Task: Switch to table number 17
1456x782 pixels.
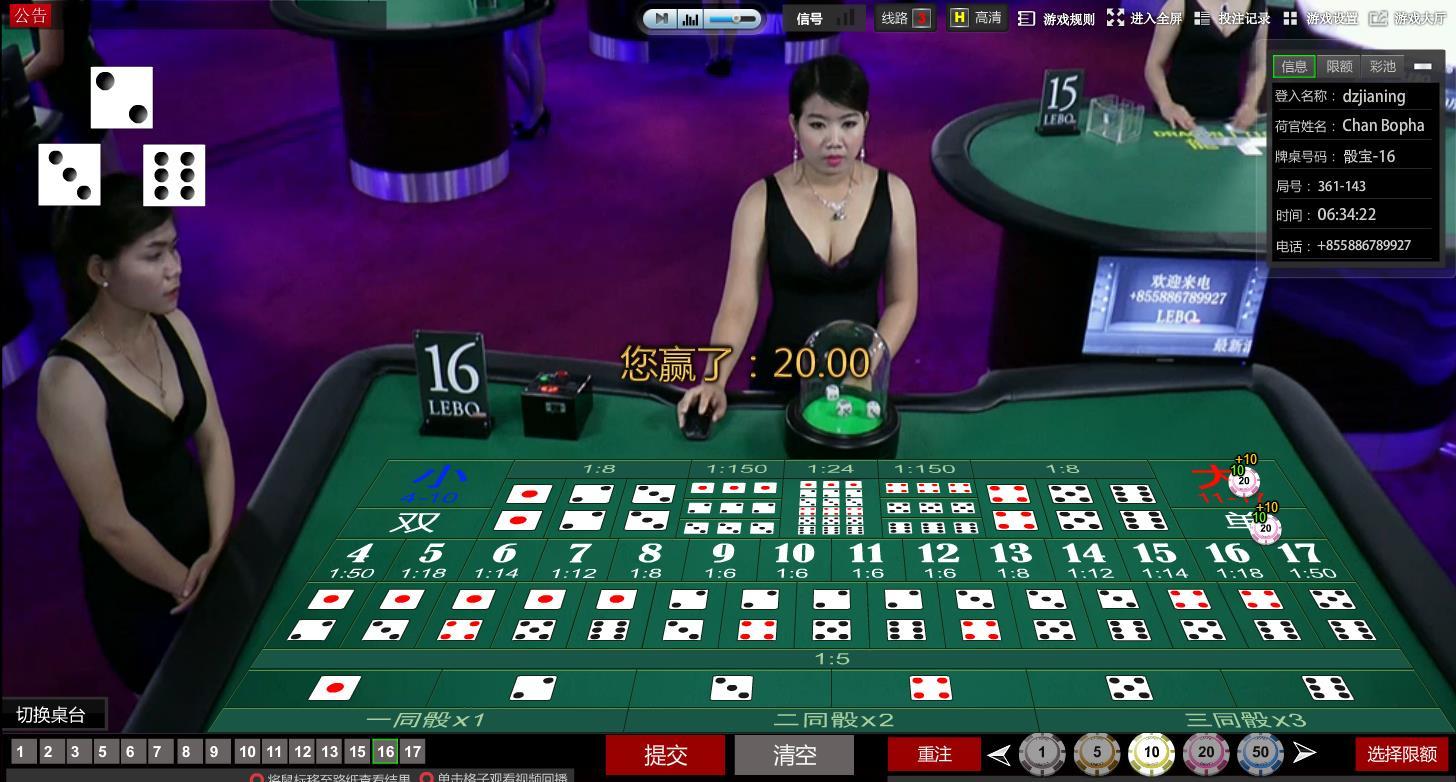Action: [412, 751]
